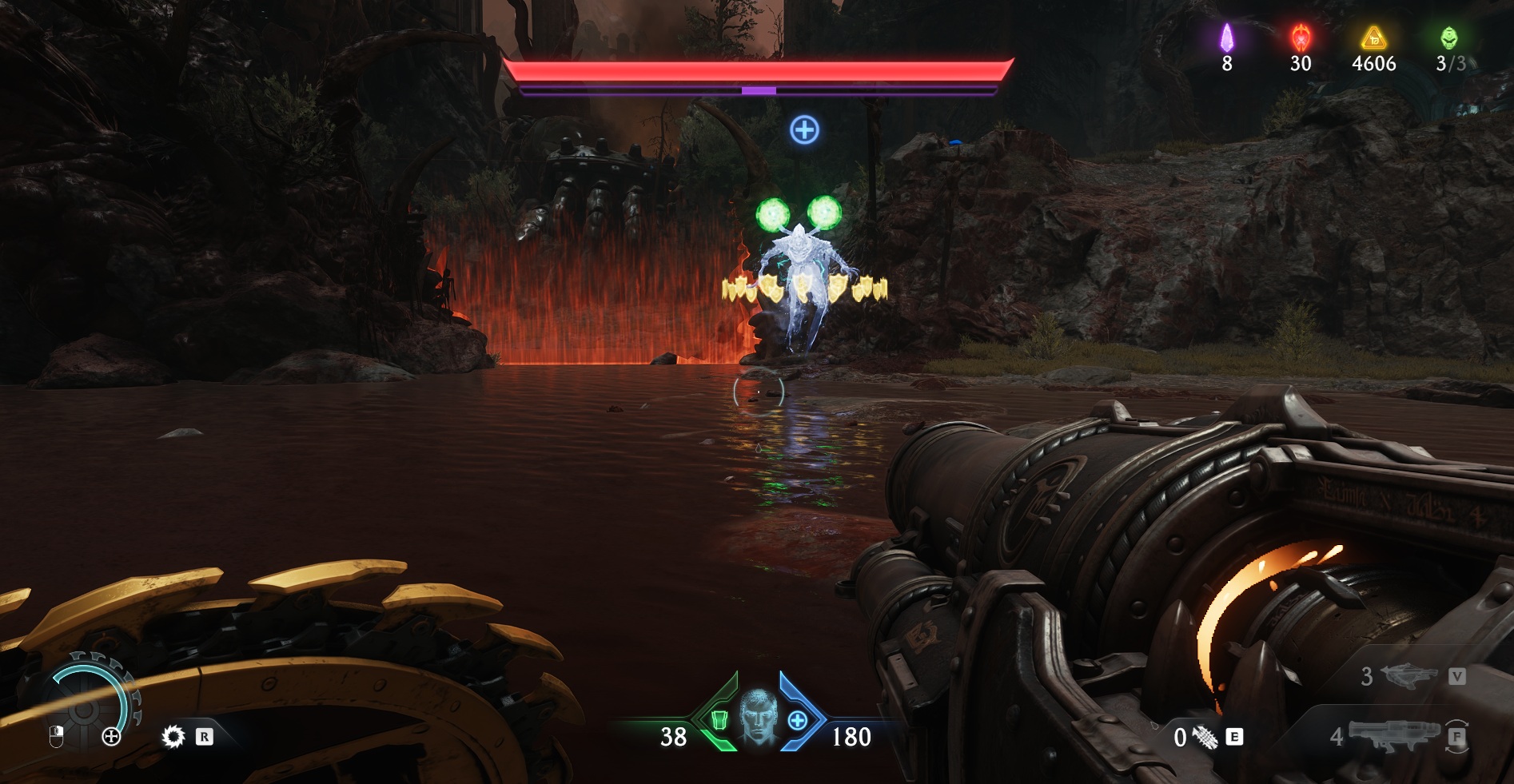
Task: Activate the shield saw blade ability icon
Action: (173, 736)
